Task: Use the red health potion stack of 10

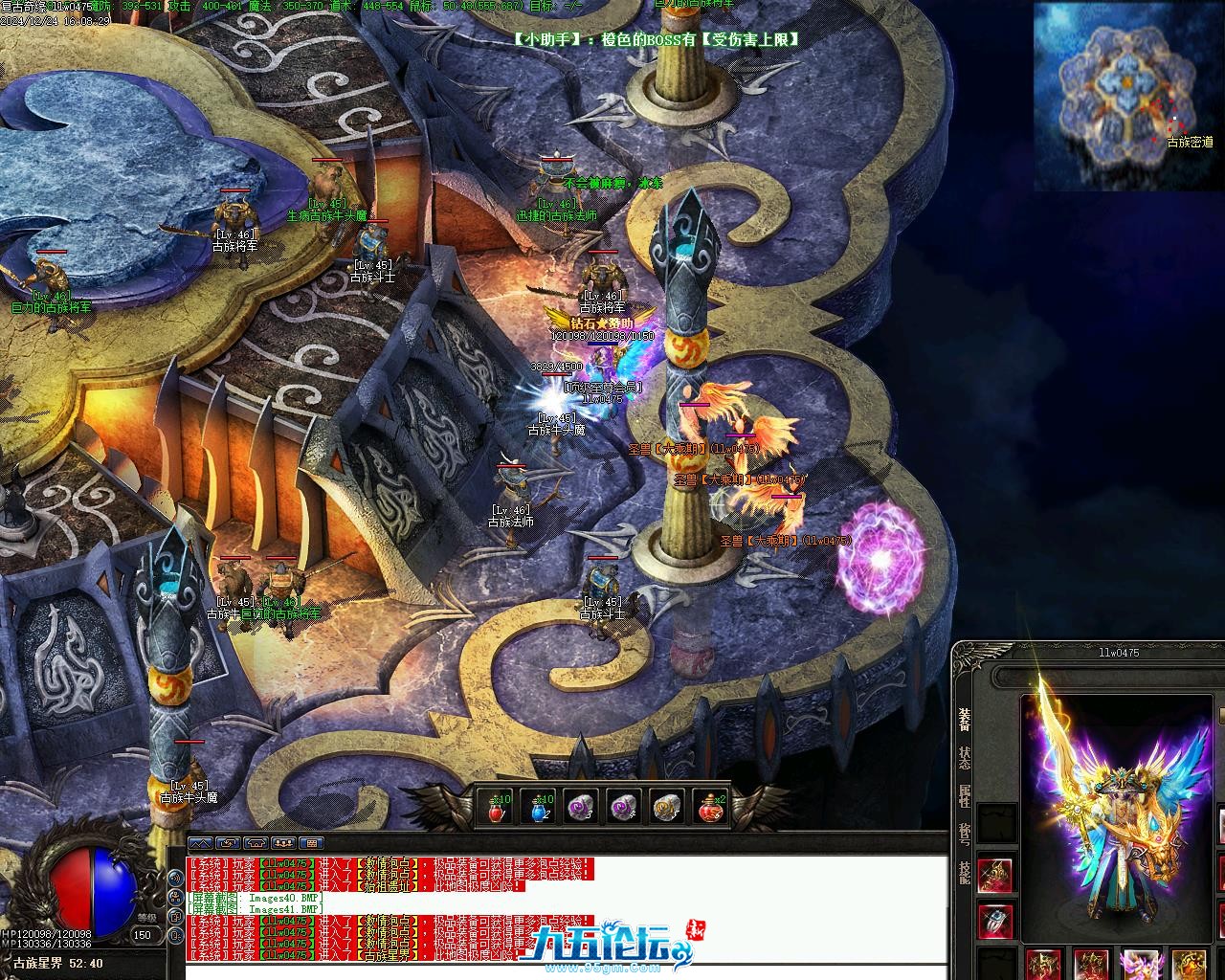Action: [496, 809]
